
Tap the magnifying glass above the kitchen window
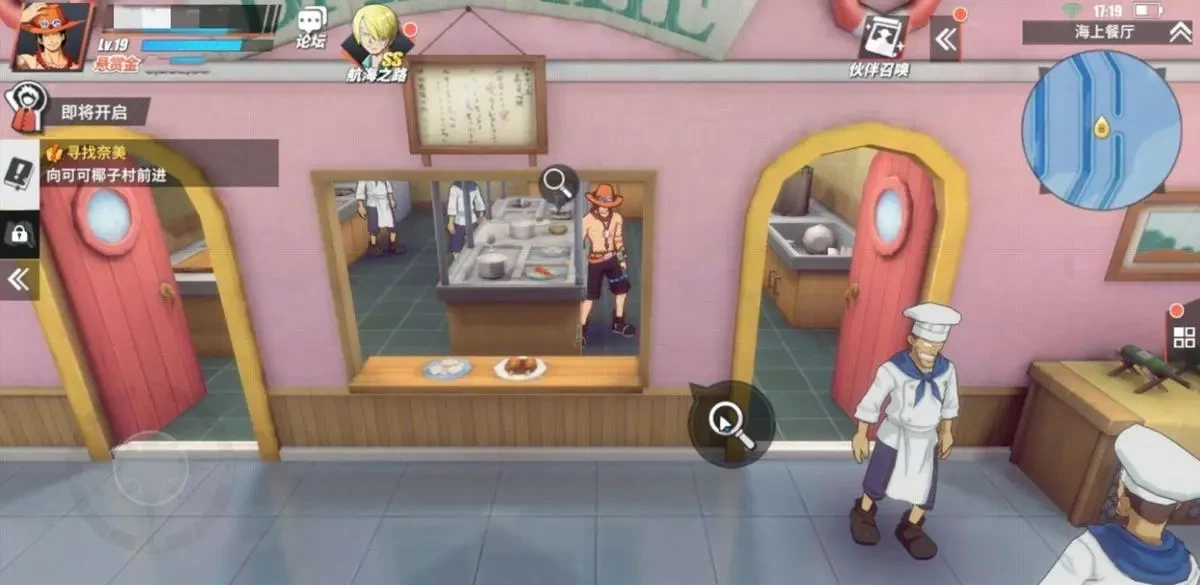tap(558, 183)
